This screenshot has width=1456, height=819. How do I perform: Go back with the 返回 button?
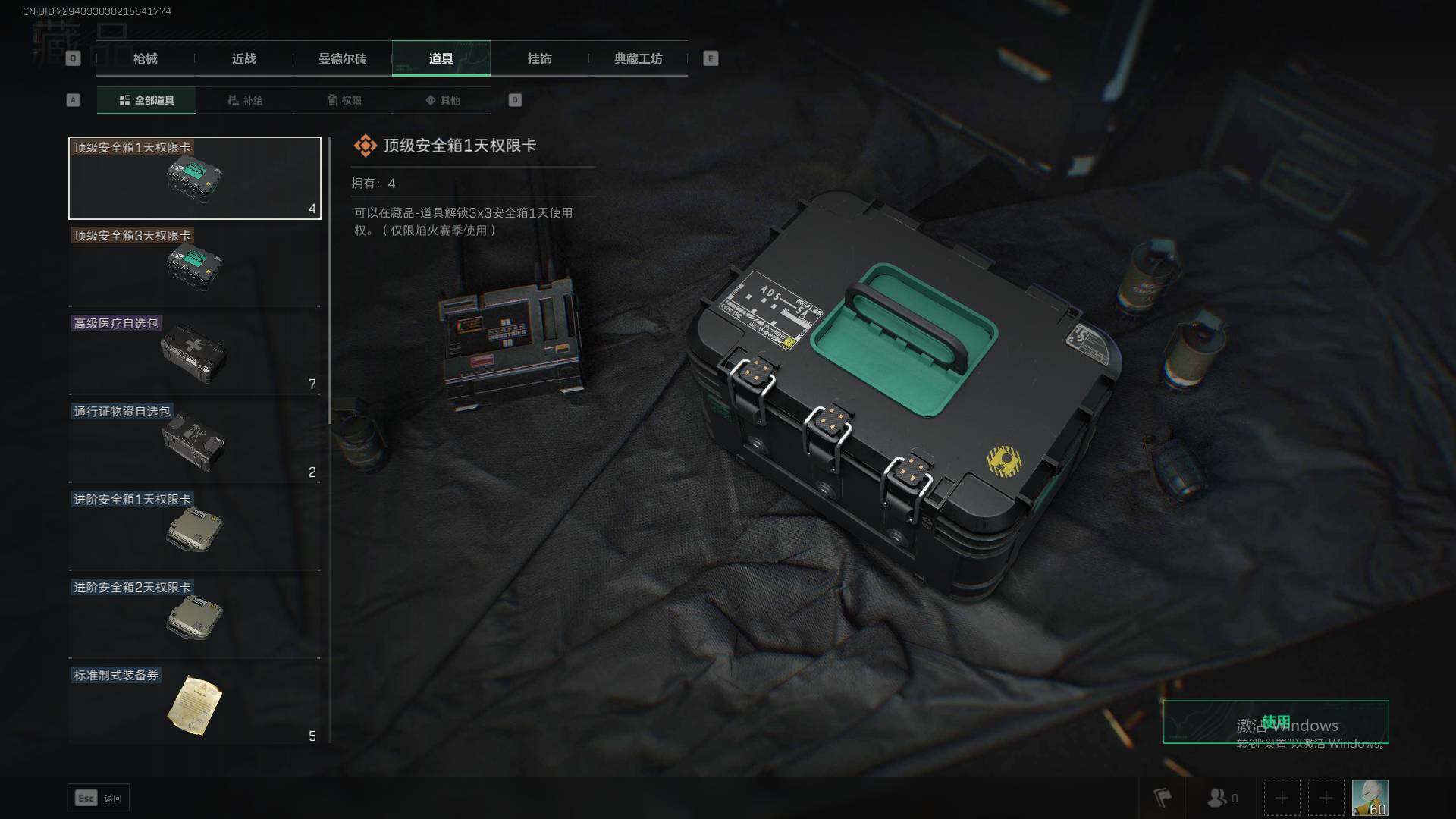click(x=99, y=798)
